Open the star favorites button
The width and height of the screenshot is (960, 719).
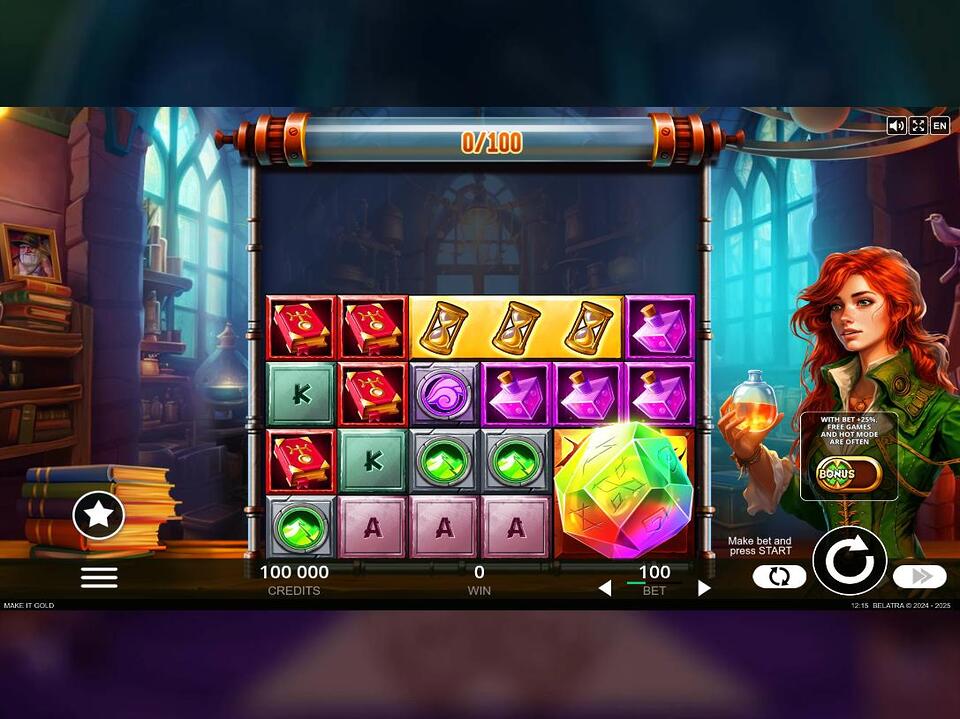coord(99,516)
